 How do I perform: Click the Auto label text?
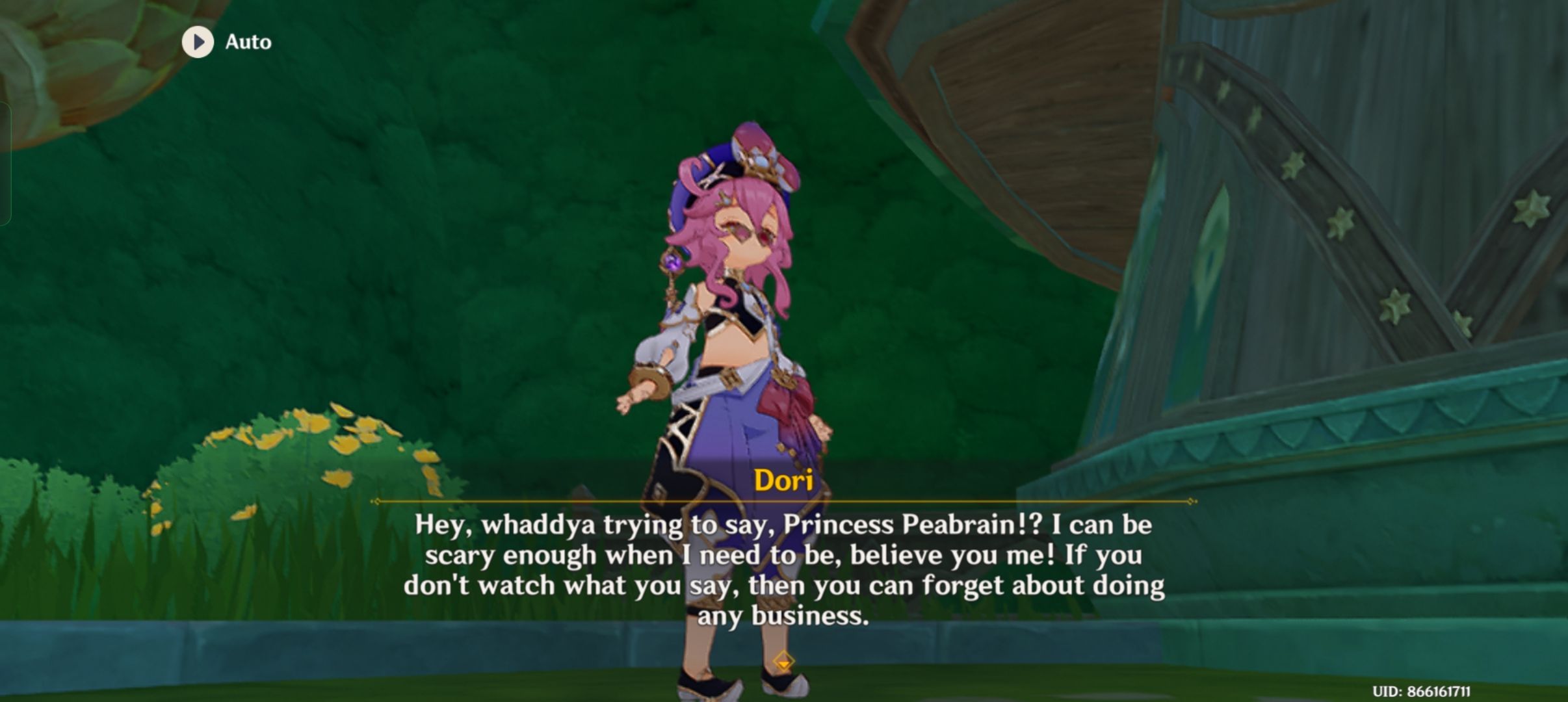(x=248, y=42)
